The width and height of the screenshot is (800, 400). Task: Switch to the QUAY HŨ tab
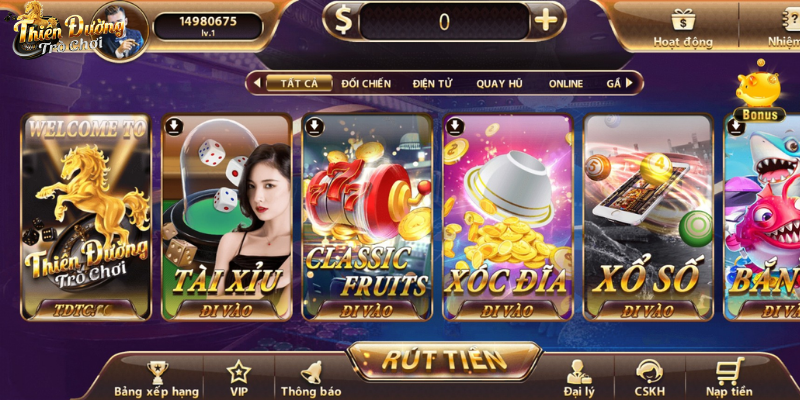[x=499, y=83]
